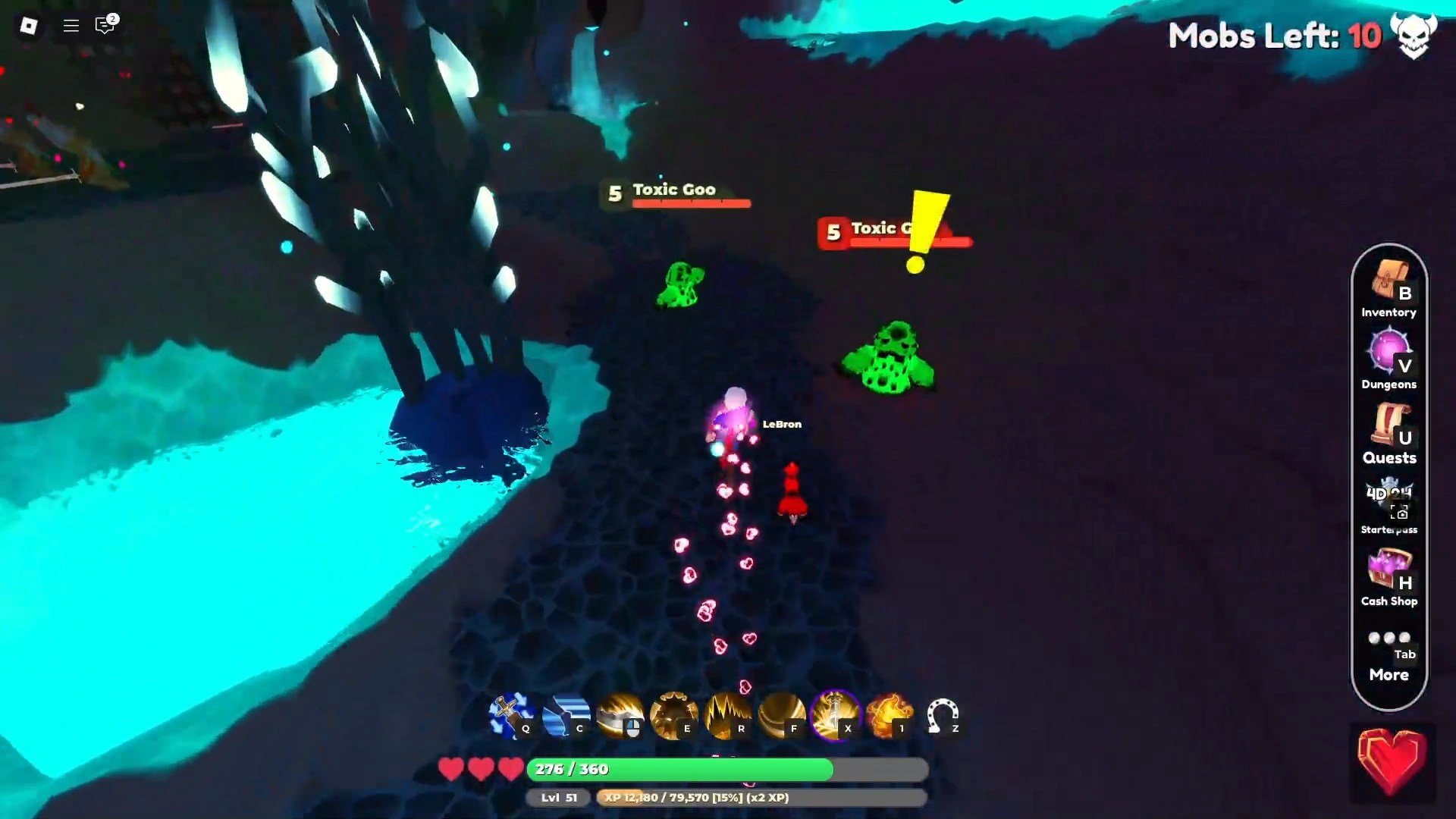Show the More menu

1389,656
